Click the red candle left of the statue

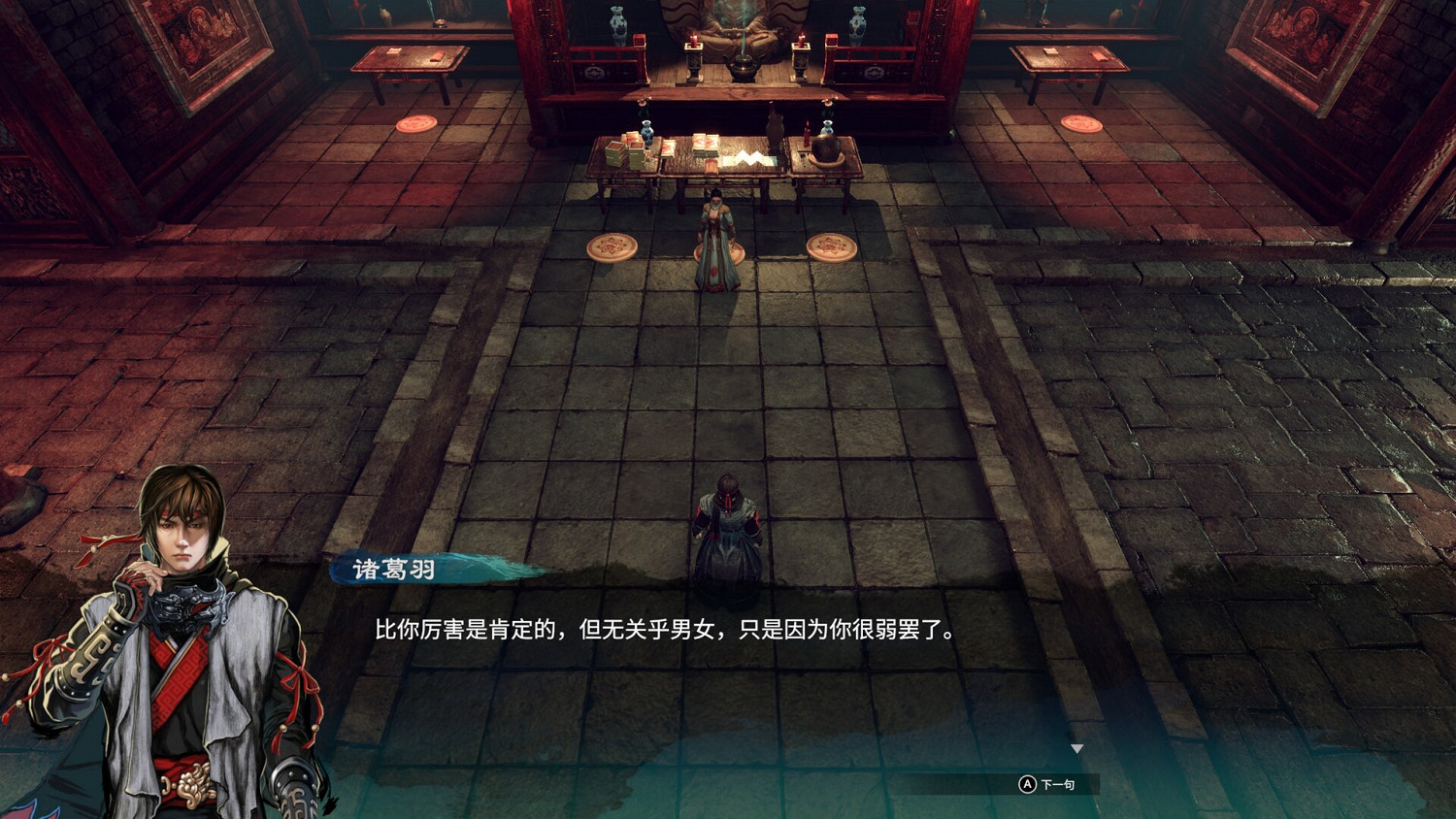(694, 42)
